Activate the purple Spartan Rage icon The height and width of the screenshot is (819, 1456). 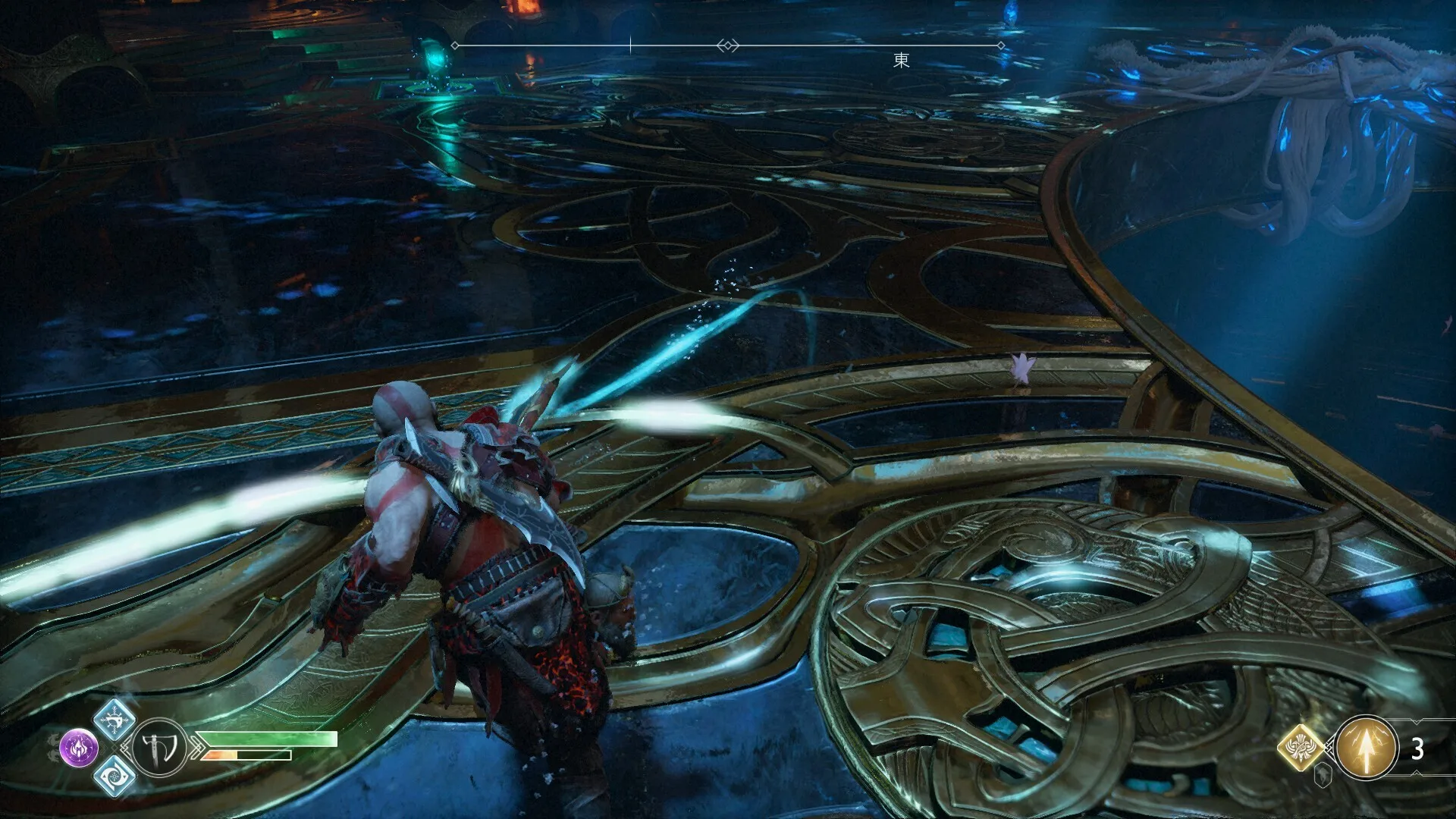[x=79, y=748]
